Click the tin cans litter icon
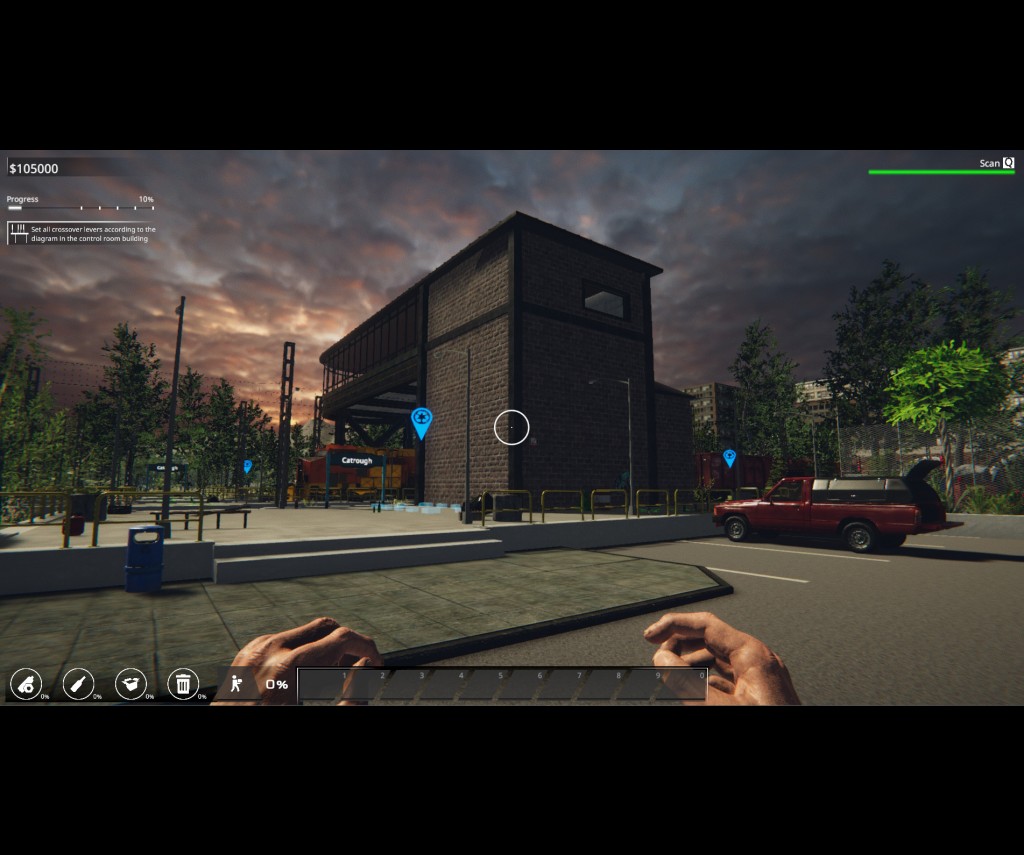The image size is (1024, 855). (x=26, y=684)
